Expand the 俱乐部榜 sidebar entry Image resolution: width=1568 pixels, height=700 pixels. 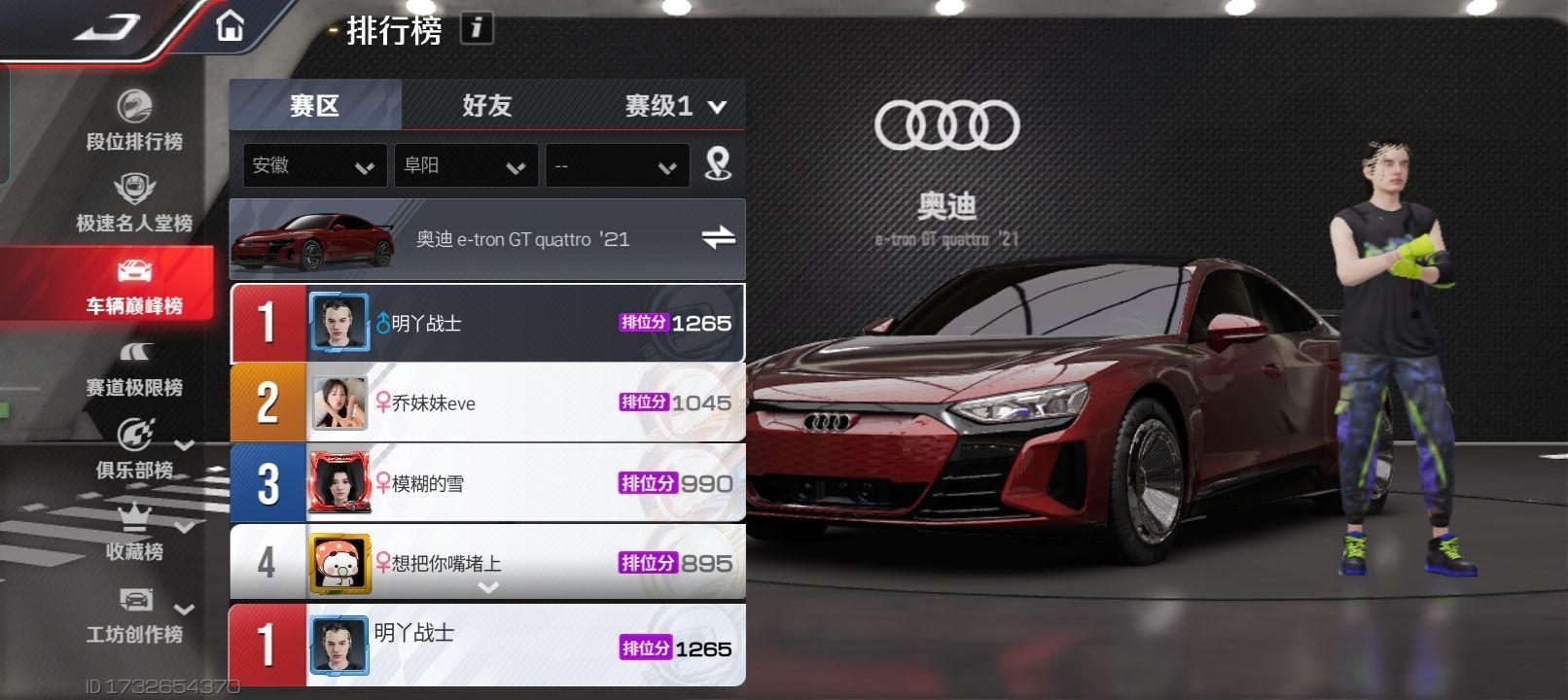(x=136, y=449)
